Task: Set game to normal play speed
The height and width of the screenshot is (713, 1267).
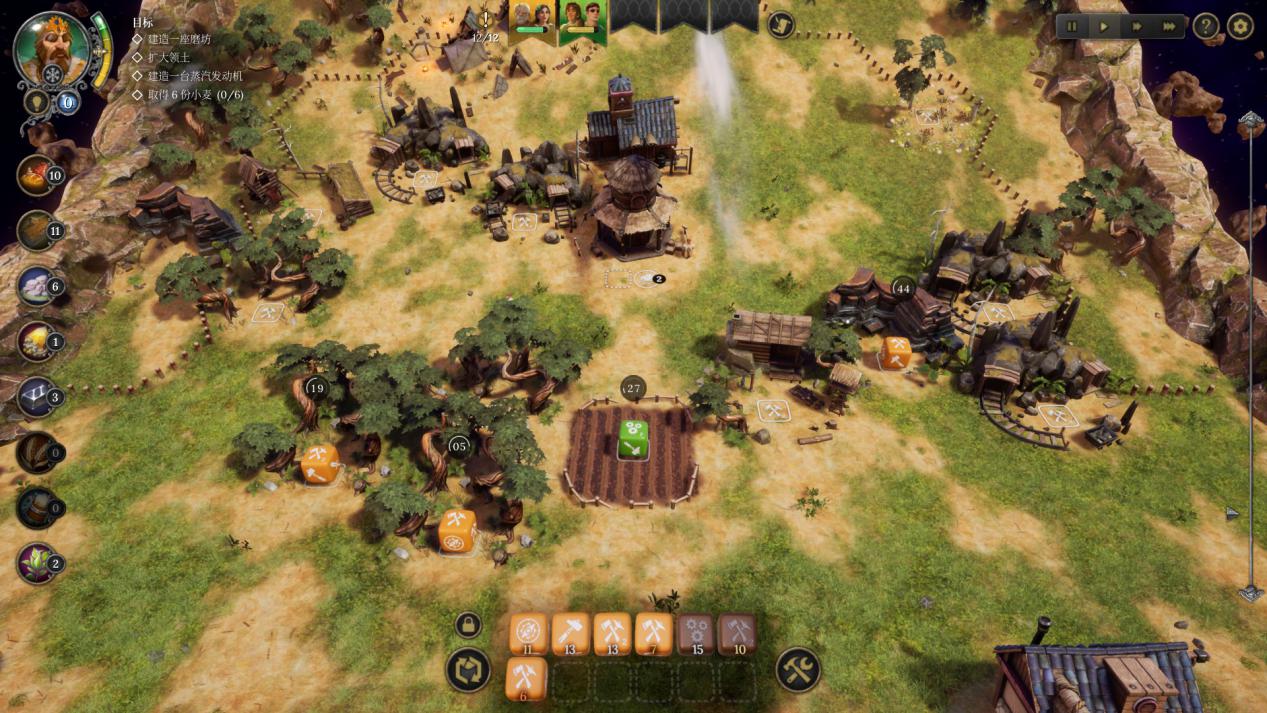Action: 1104,27
